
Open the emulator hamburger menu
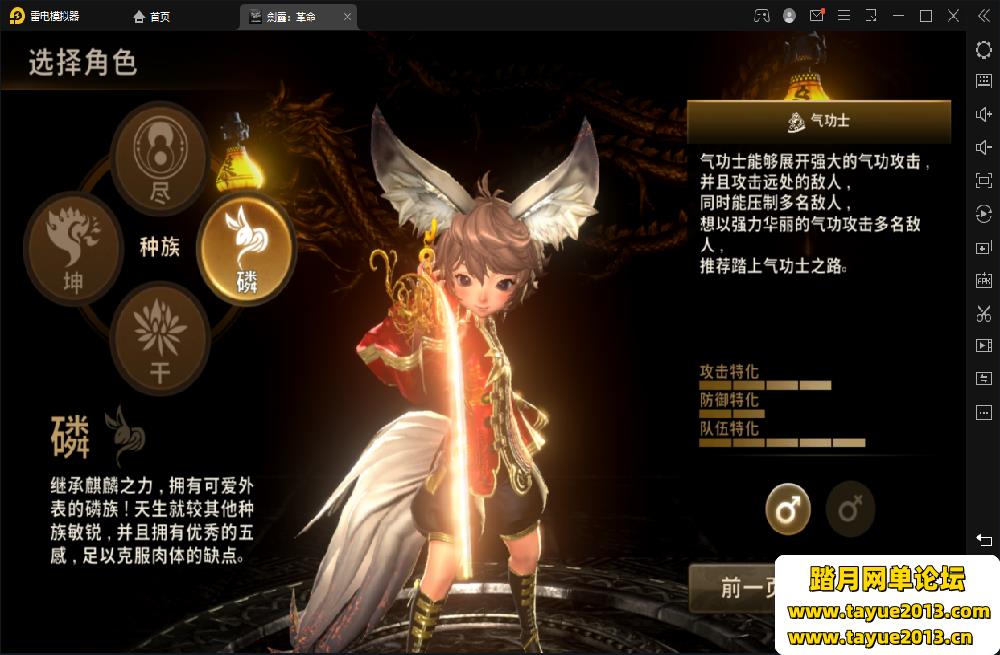(844, 16)
